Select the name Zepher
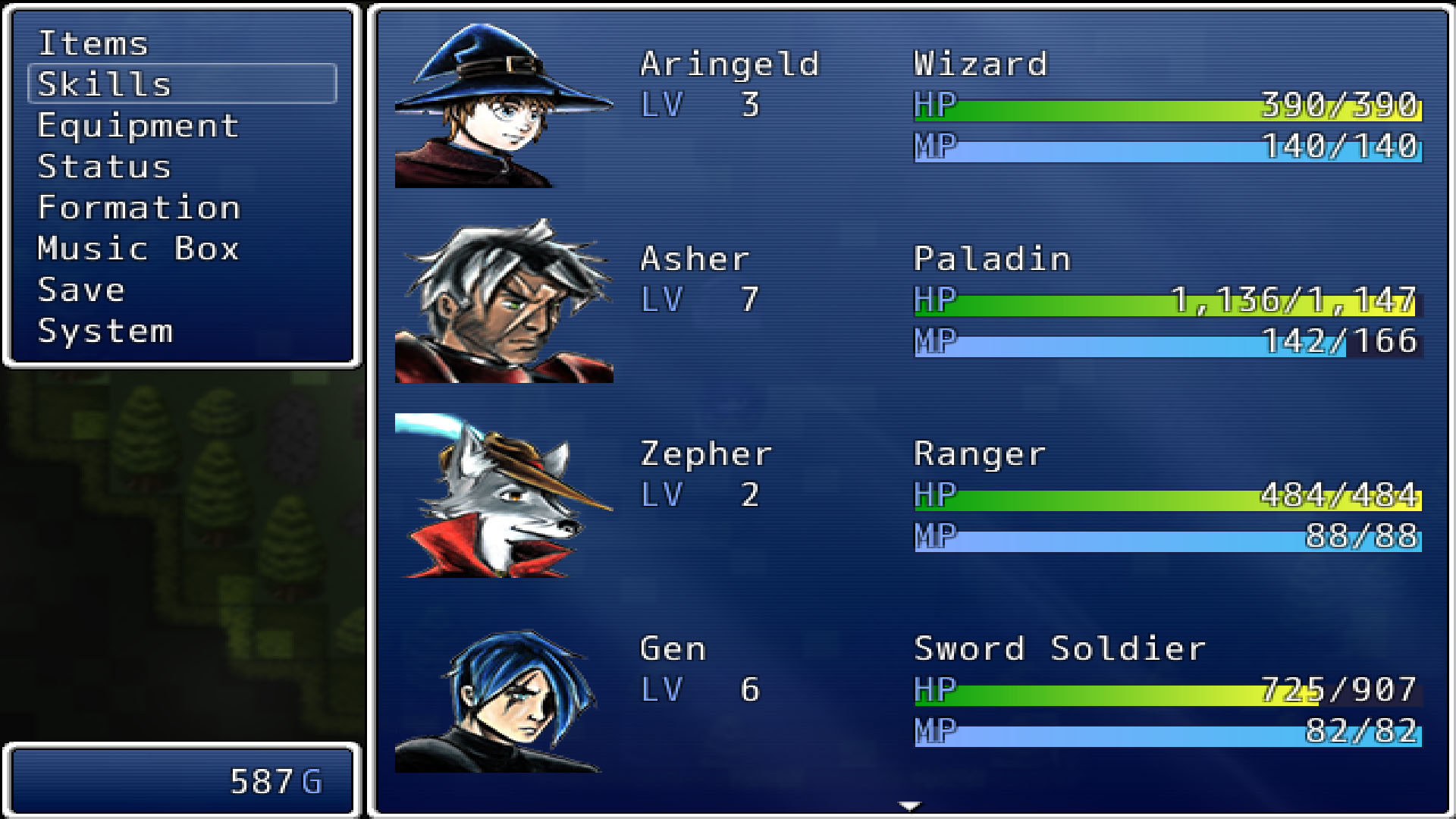1456x819 pixels. click(705, 453)
